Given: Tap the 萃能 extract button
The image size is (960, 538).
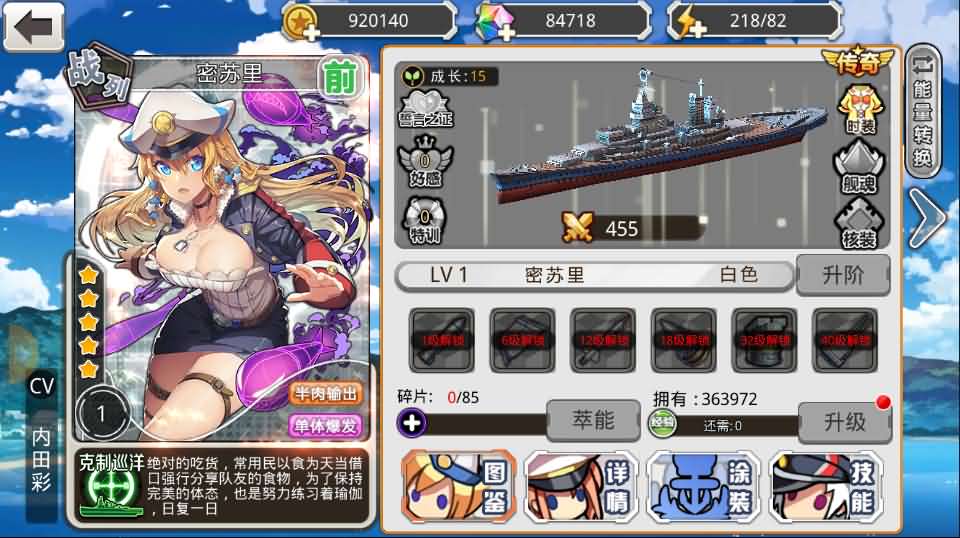Looking at the screenshot, I should [x=592, y=420].
